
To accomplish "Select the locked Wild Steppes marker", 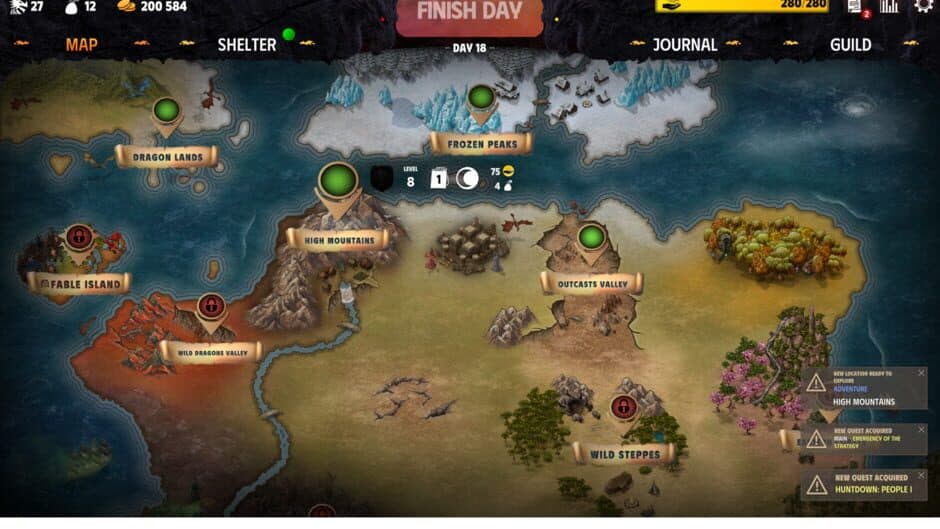I will (x=624, y=407).
